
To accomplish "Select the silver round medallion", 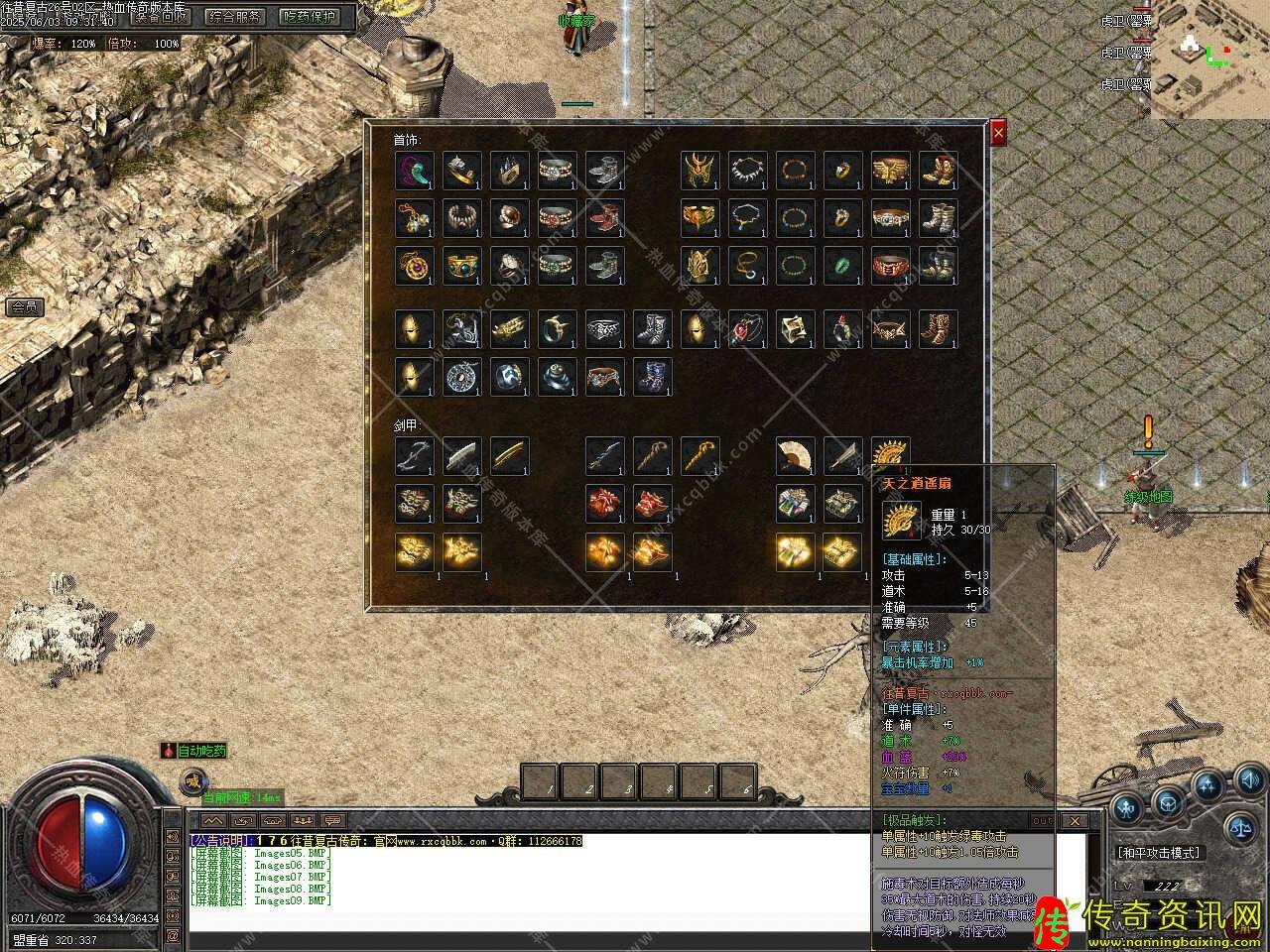I will click(x=462, y=377).
